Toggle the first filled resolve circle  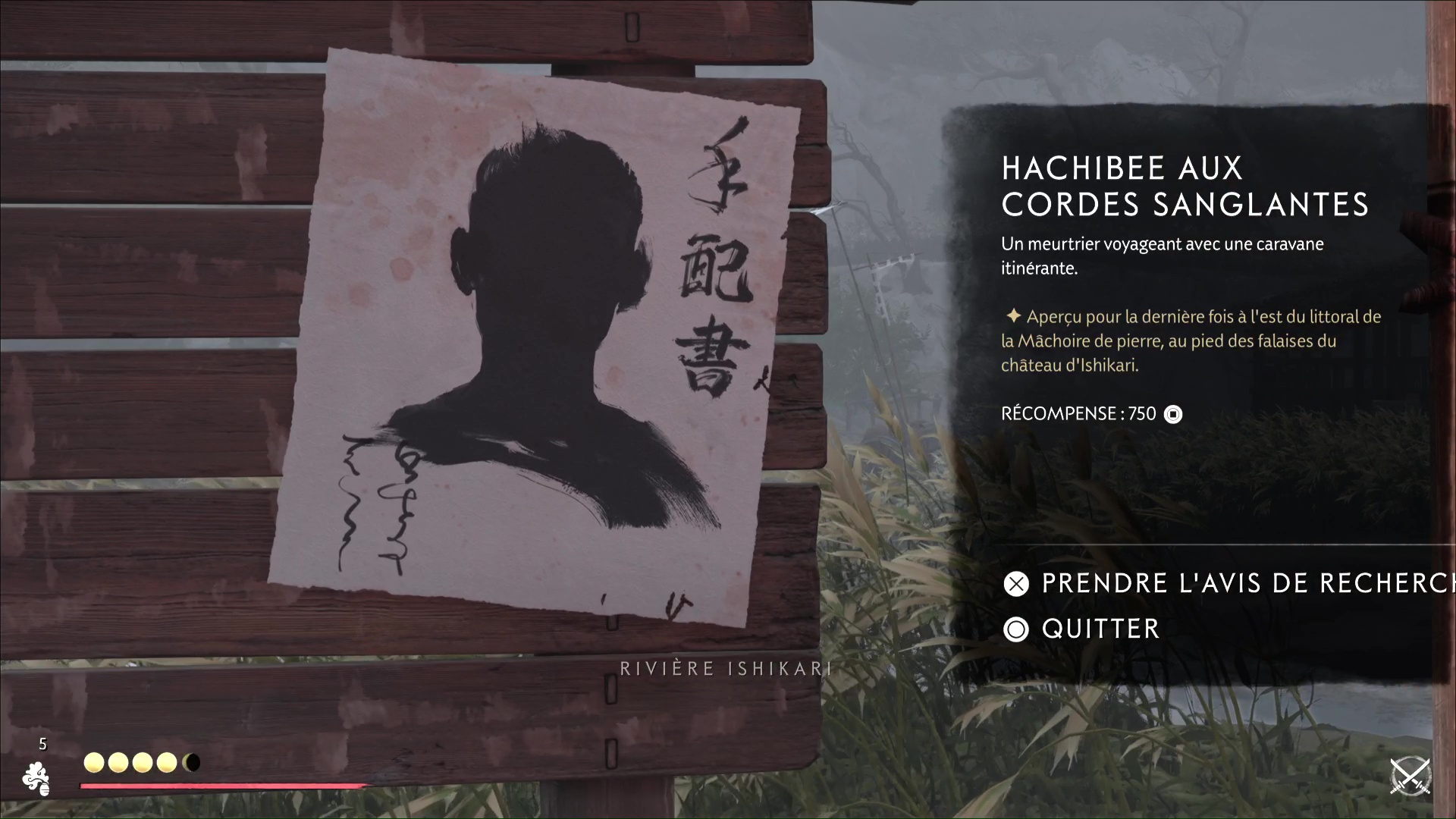click(94, 762)
